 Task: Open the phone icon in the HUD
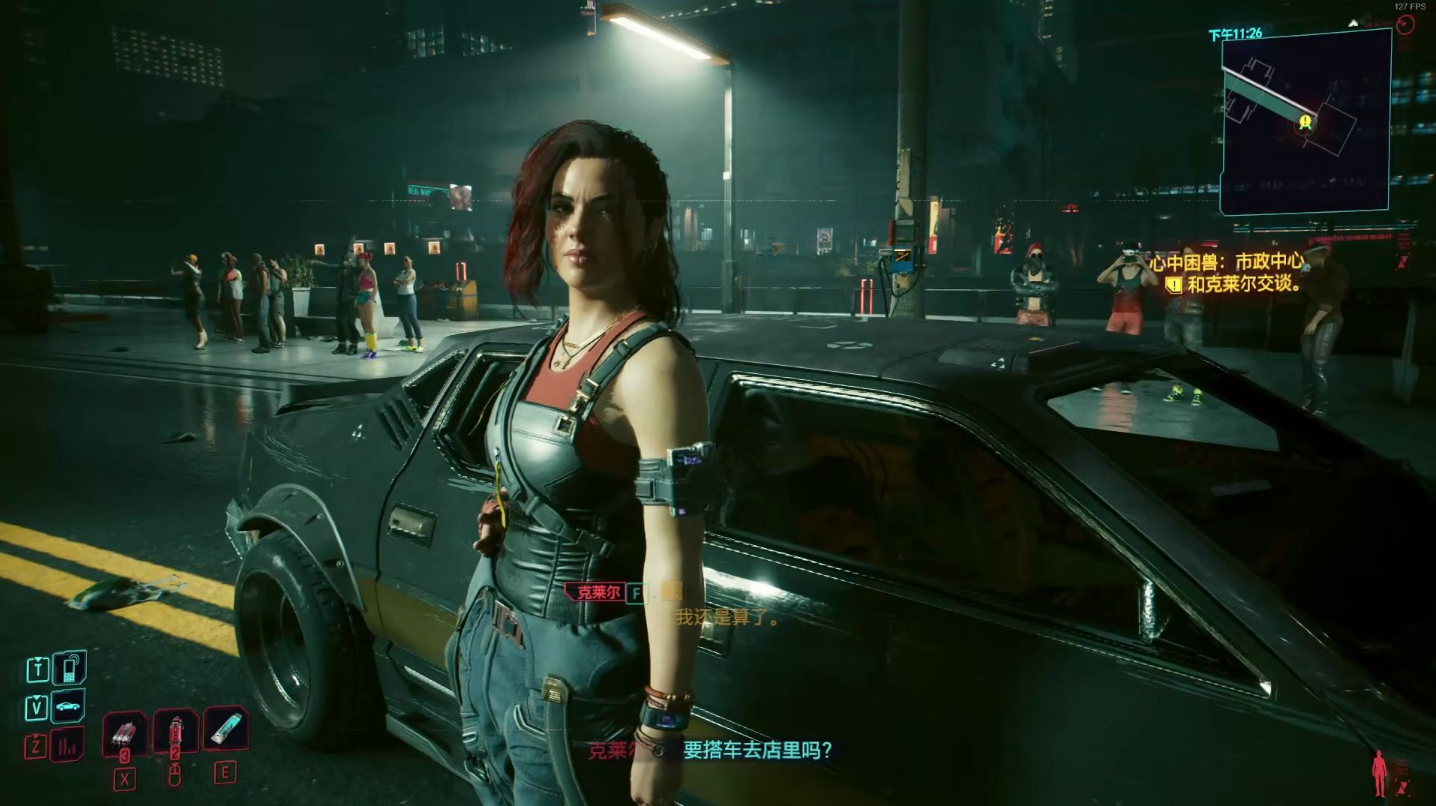pos(68,667)
